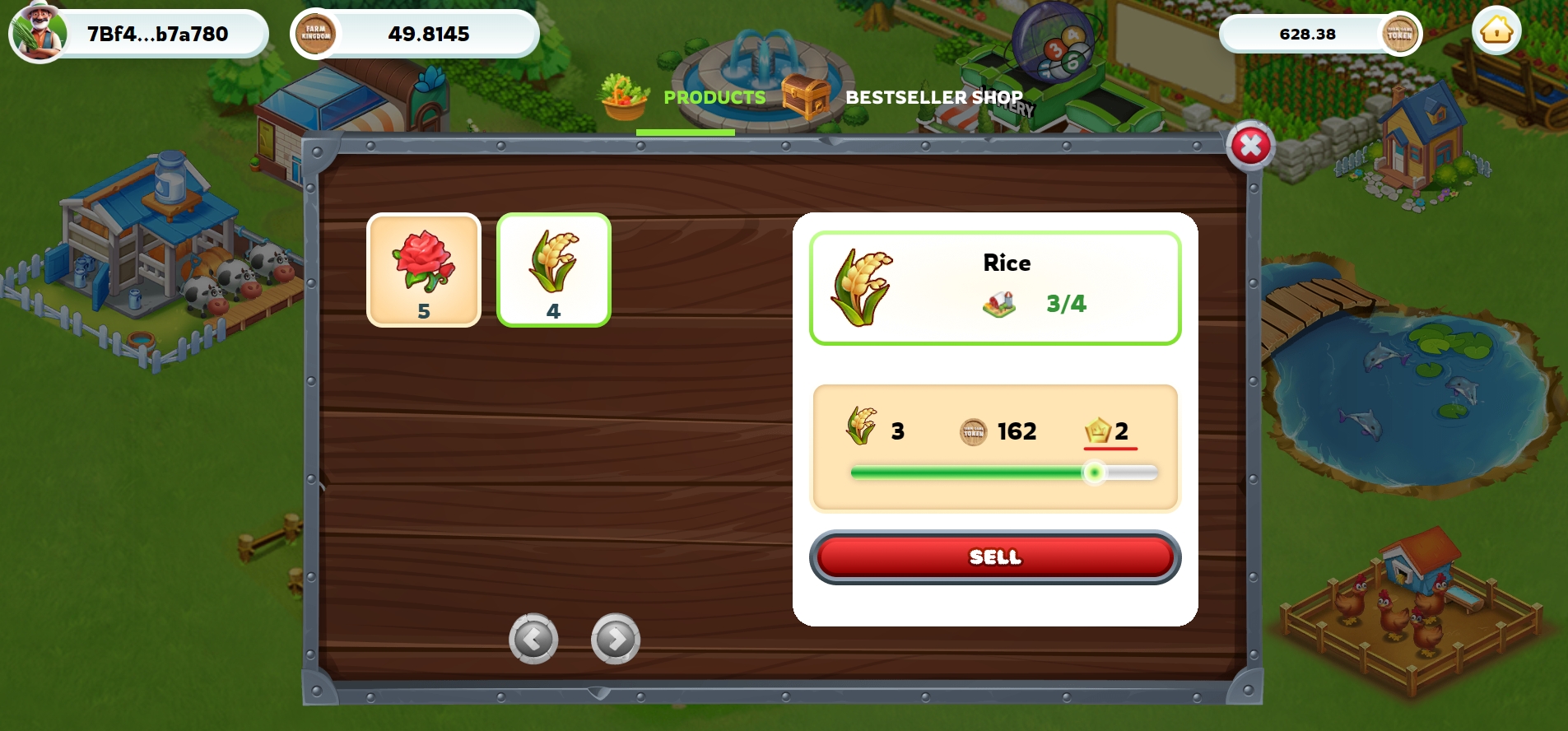Open the token balance coin icon
Screen dimensions: 1568x731
[x=1399, y=34]
